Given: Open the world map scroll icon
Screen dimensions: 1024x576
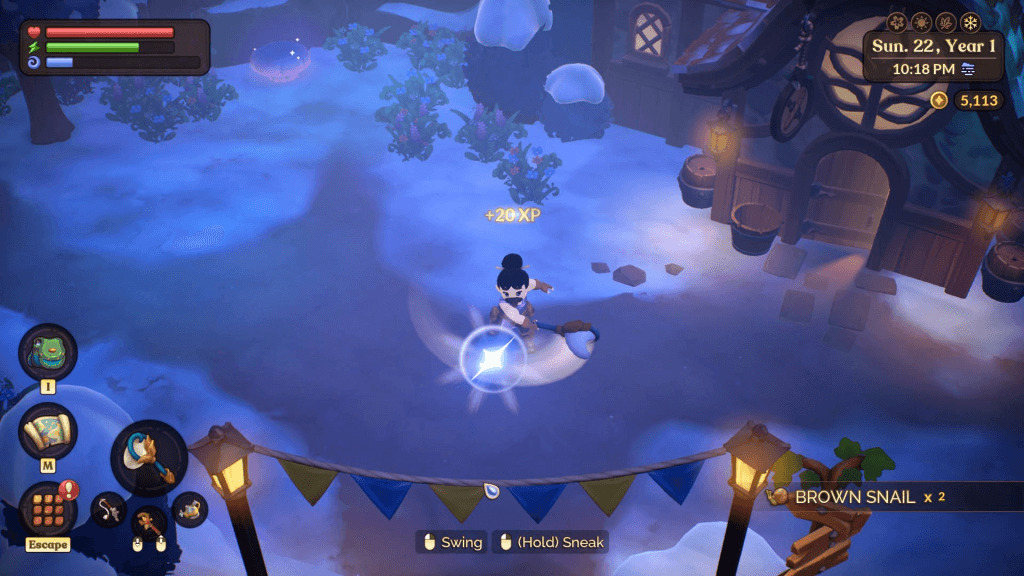Looking at the screenshot, I should (x=47, y=431).
